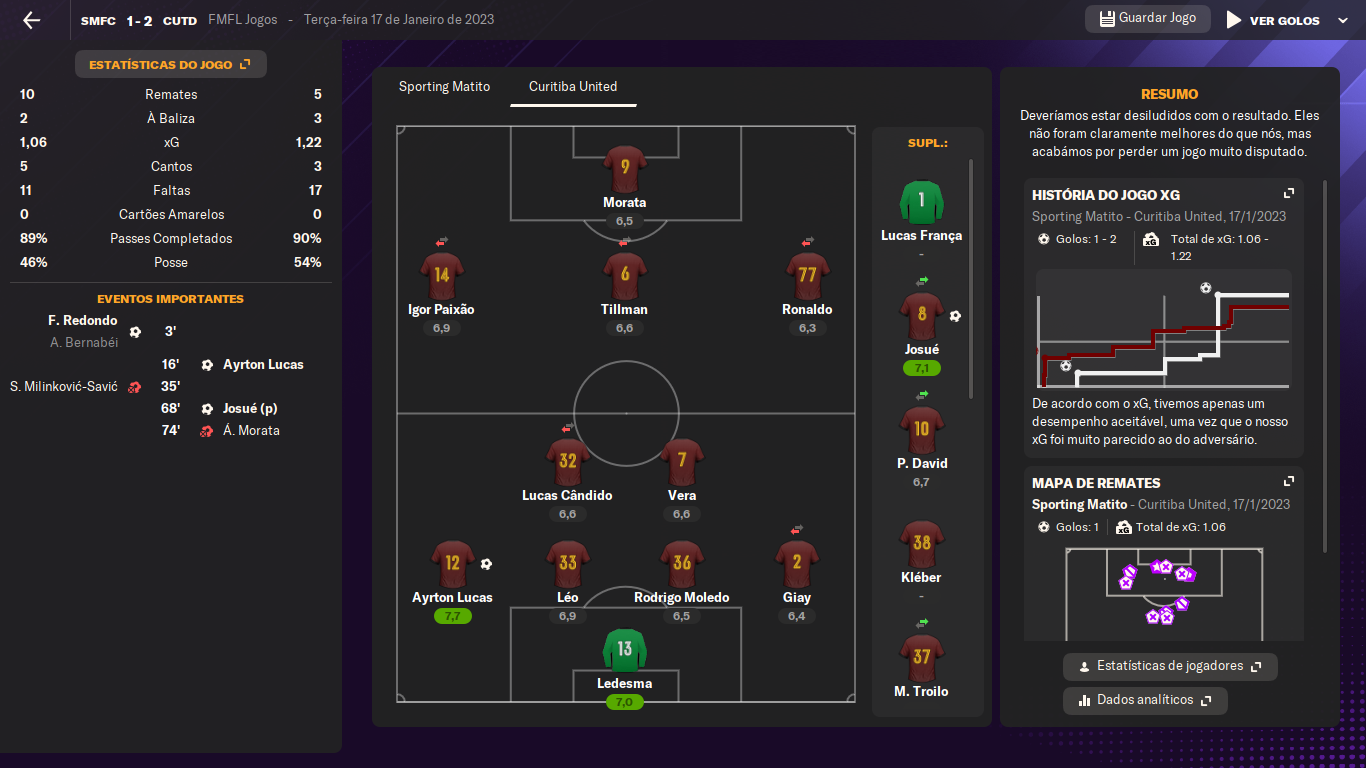Select striker Morata on the pitch
The image size is (1366, 768).
click(624, 168)
